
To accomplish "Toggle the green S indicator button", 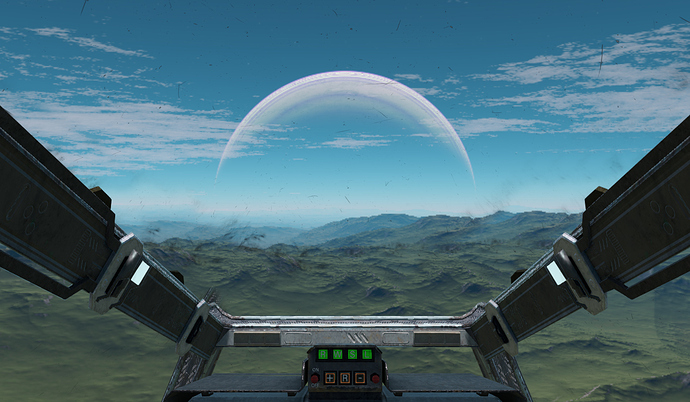I will (352, 354).
